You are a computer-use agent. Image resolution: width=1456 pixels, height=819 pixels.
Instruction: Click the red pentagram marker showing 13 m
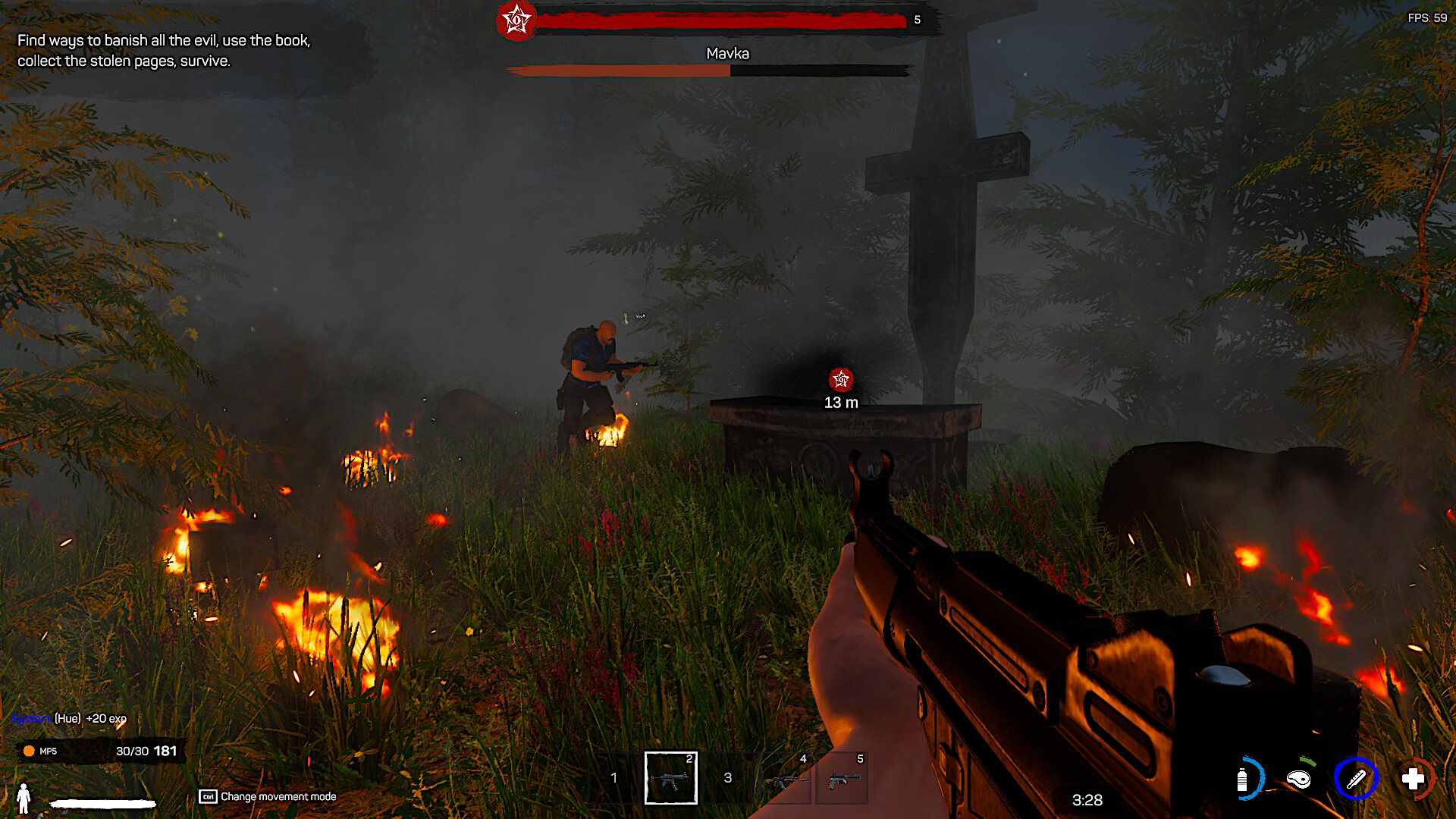(x=840, y=379)
